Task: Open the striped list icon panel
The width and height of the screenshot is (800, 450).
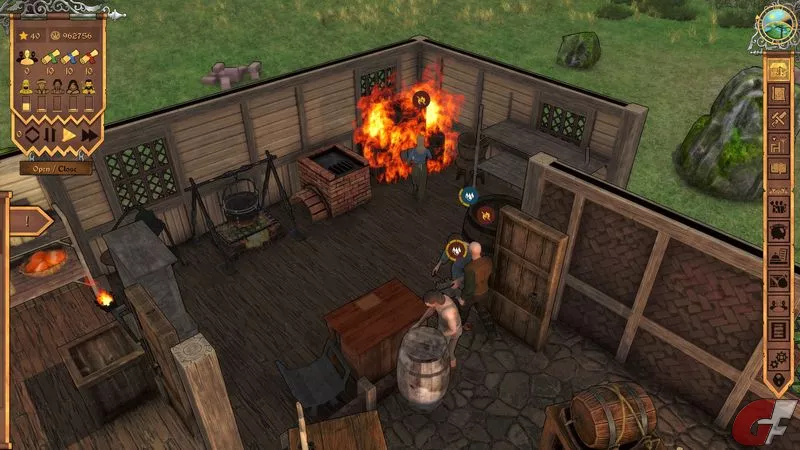Action: (778, 328)
